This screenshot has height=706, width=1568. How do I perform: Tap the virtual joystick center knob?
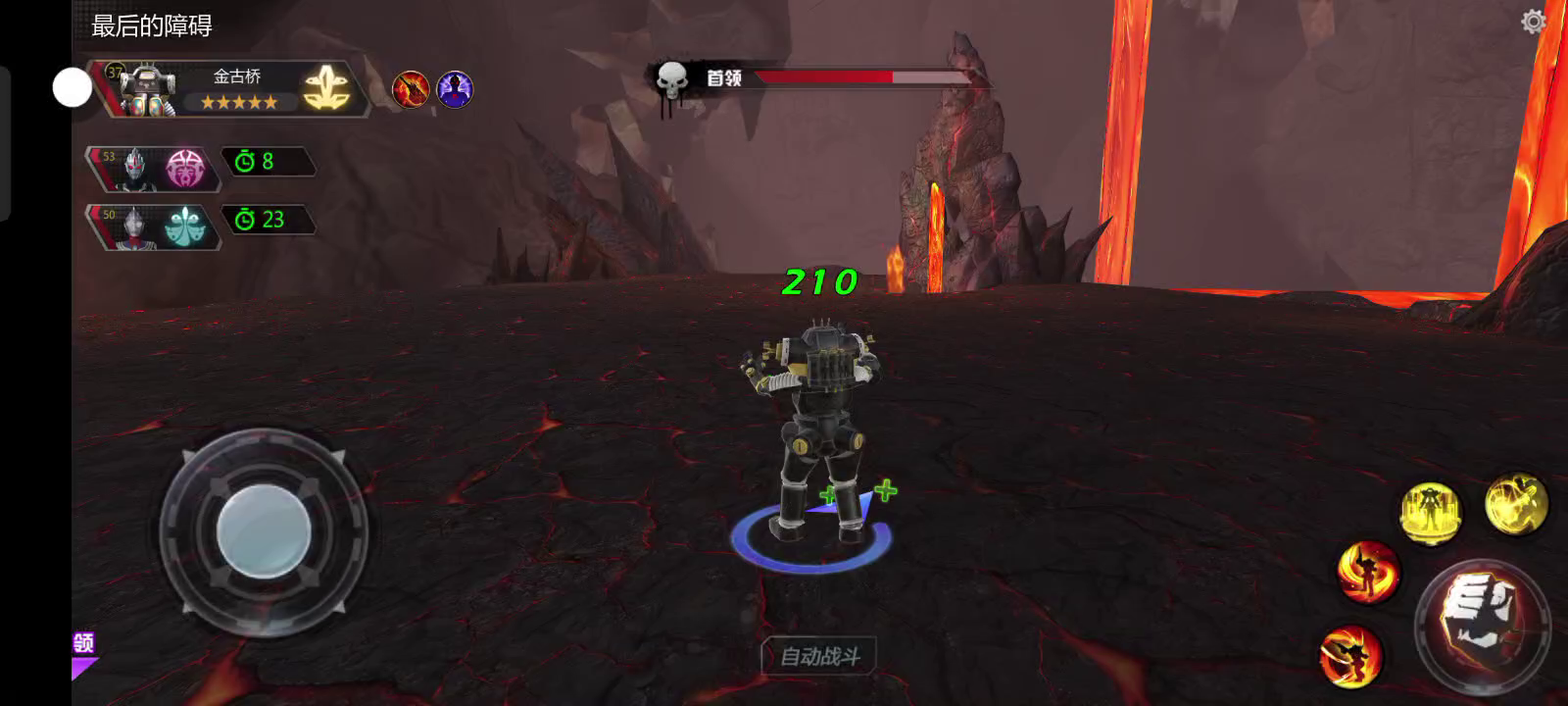[264, 531]
